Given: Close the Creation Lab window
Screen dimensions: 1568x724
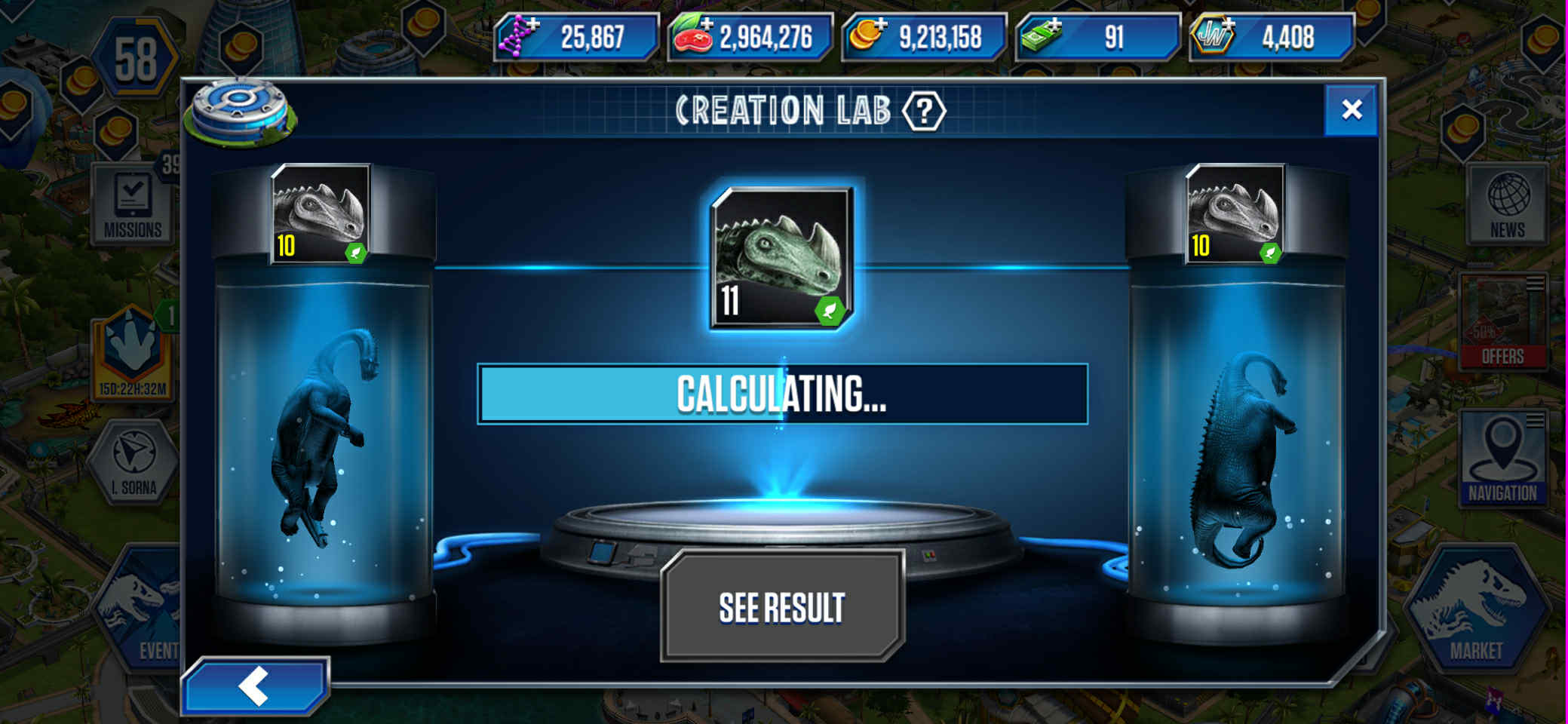Looking at the screenshot, I should 1351,110.
